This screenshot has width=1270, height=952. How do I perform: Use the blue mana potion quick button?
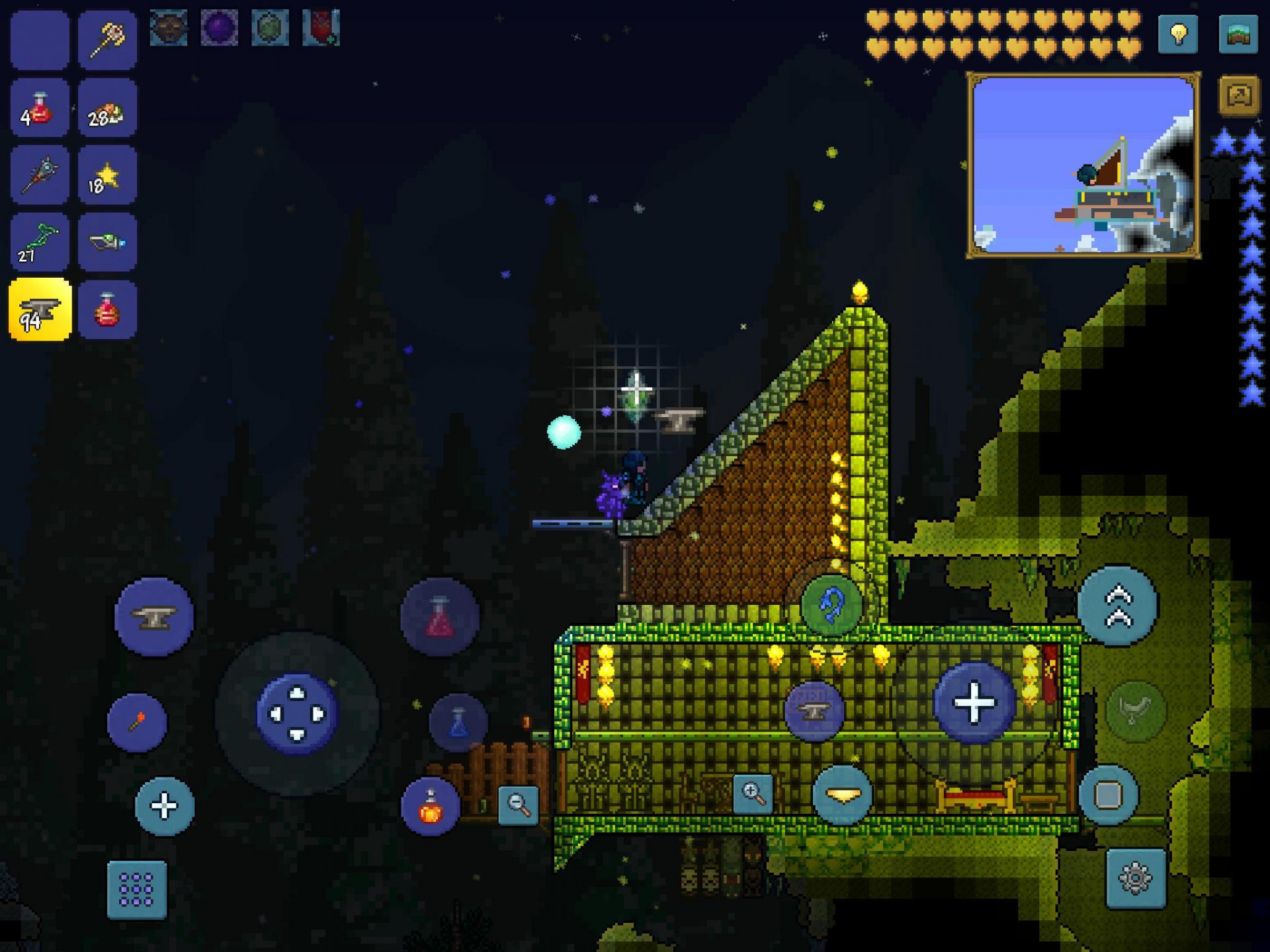pos(458,723)
